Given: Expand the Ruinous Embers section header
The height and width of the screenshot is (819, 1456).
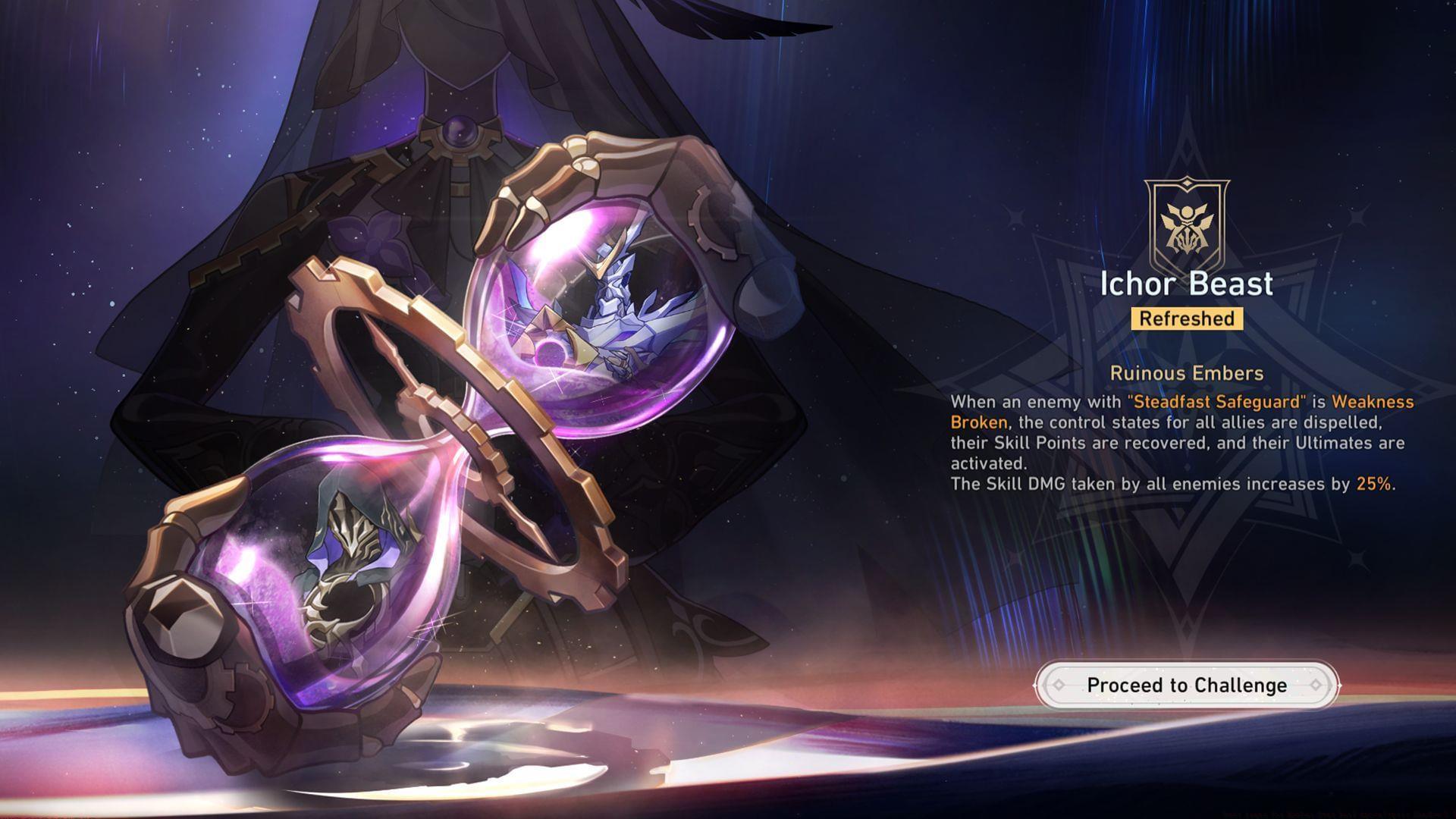Looking at the screenshot, I should [x=1187, y=372].
